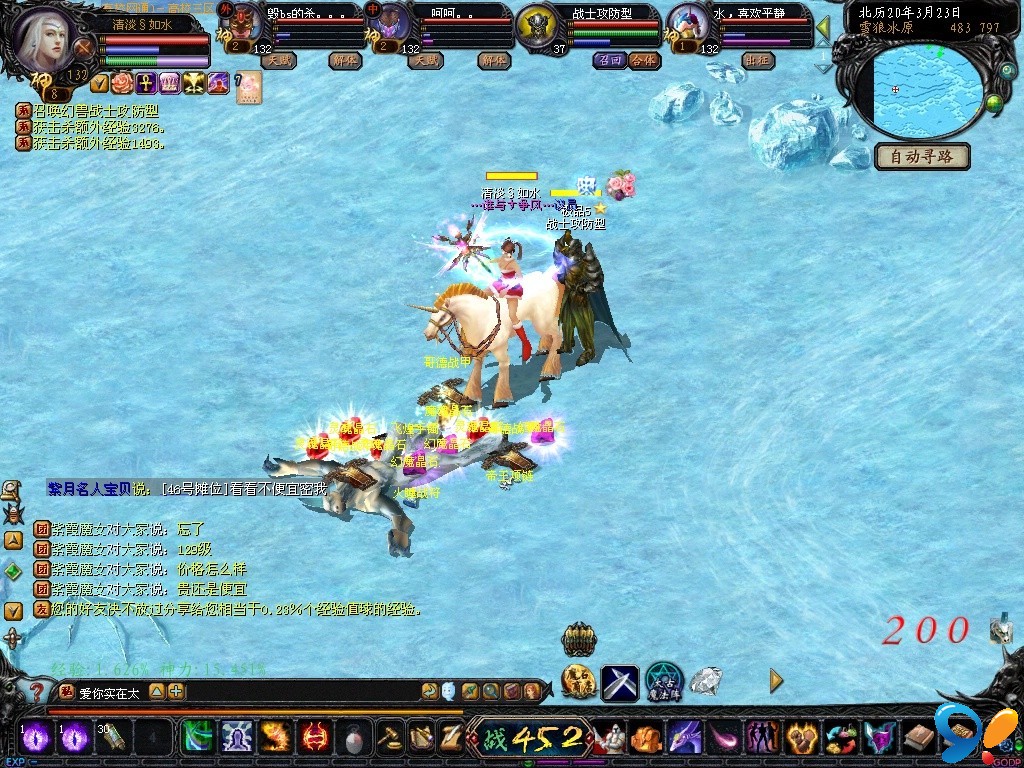Click the diamond gem icon
Viewport: 1024px width, 768px height.
pos(706,681)
